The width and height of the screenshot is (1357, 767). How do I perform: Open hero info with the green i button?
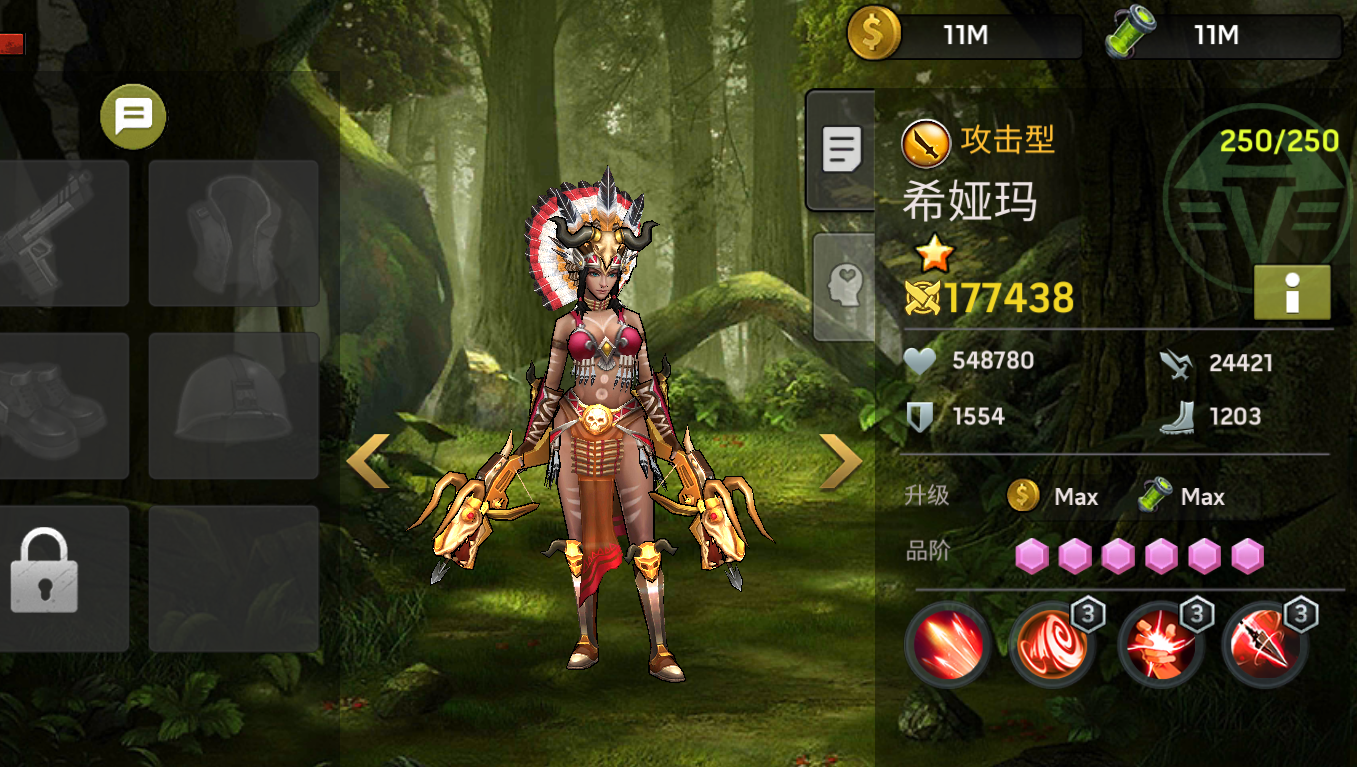[x=1292, y=292]
